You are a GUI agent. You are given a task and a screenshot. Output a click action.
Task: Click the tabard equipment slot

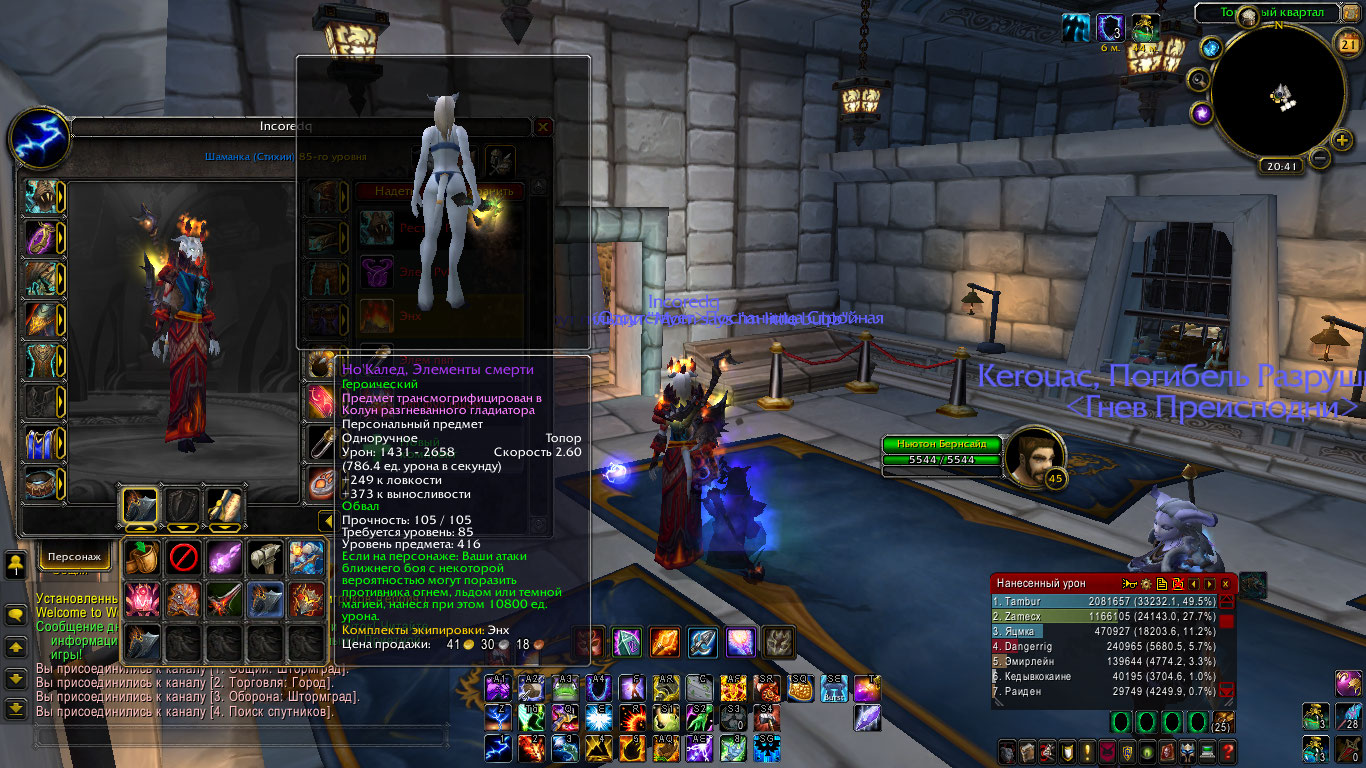41,442
